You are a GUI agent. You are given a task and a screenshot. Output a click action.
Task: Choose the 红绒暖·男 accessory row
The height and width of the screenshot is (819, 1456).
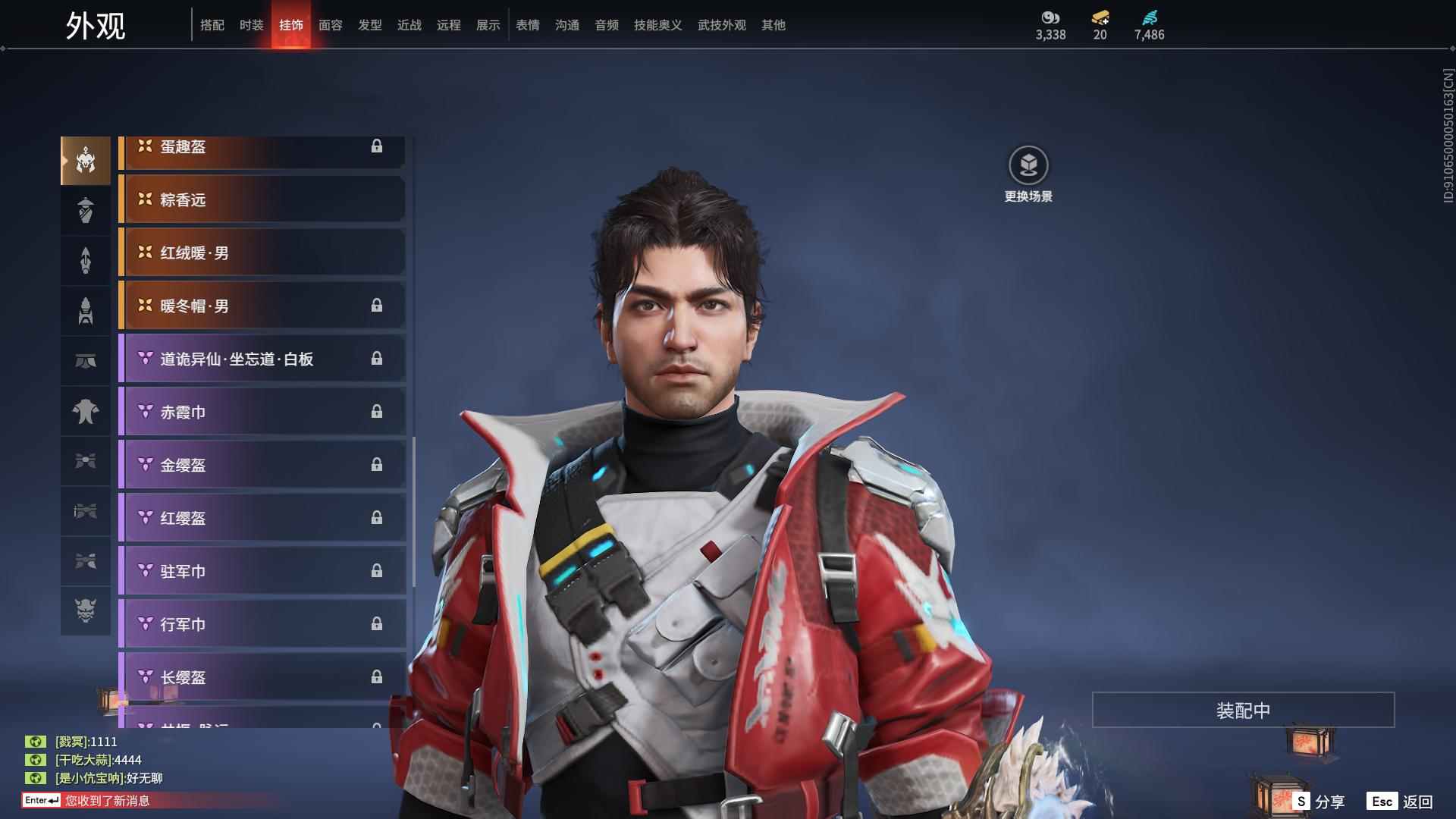click(262, 253)
